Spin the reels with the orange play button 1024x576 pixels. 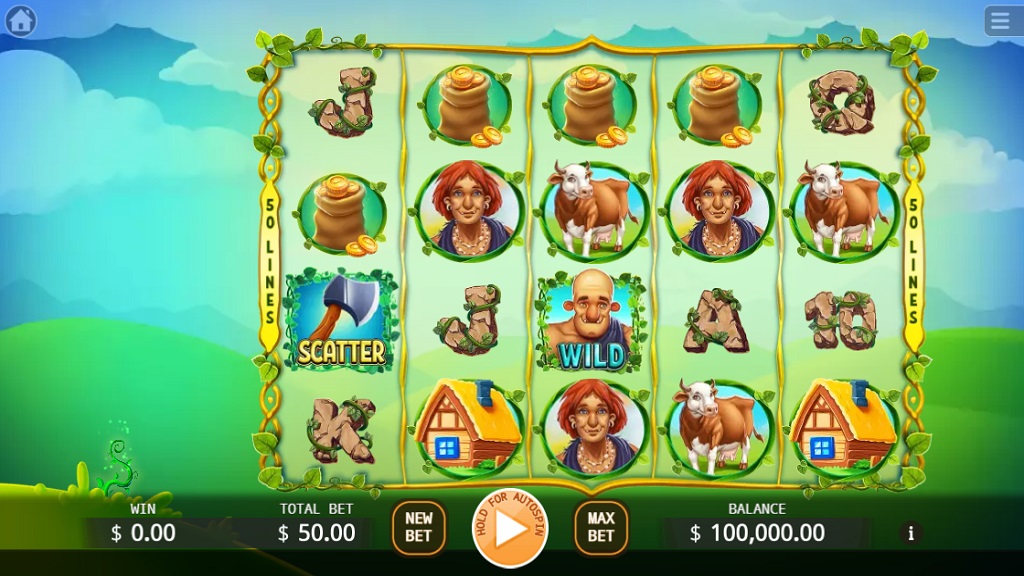(x=510, y=528)
